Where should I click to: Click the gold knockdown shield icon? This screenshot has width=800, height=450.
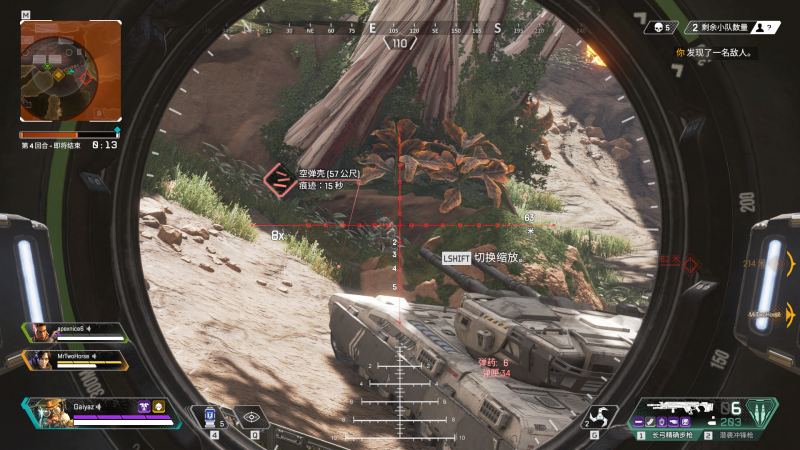pos(159,407)
